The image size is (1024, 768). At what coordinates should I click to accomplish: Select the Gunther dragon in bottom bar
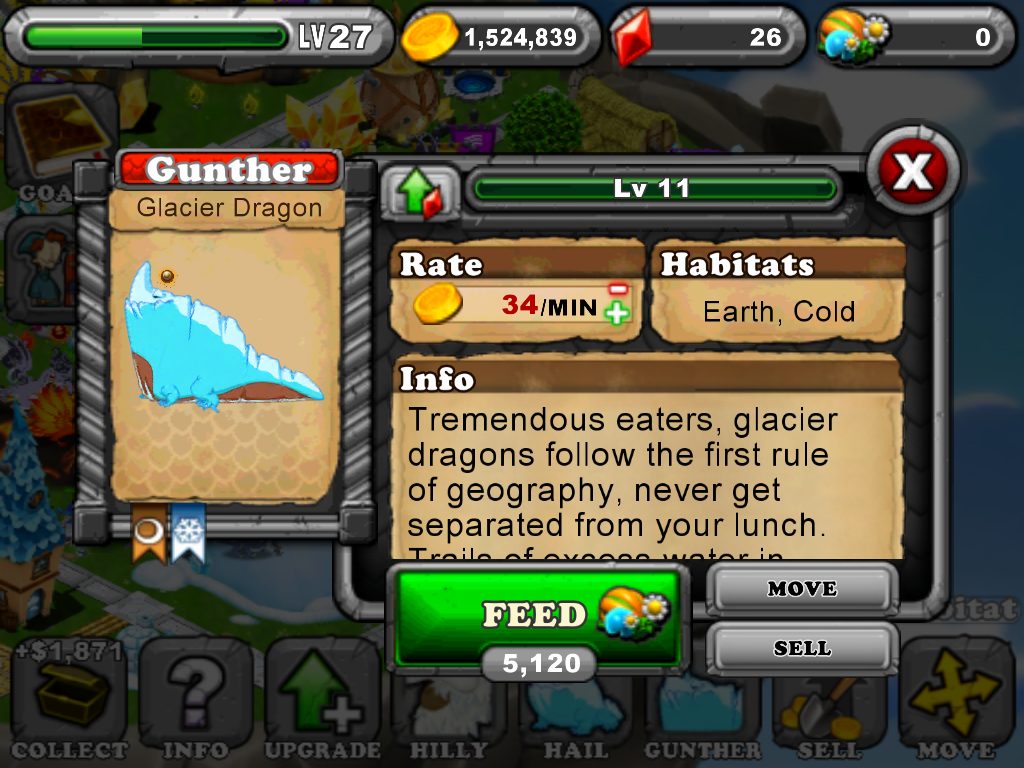tap(703, 705)
